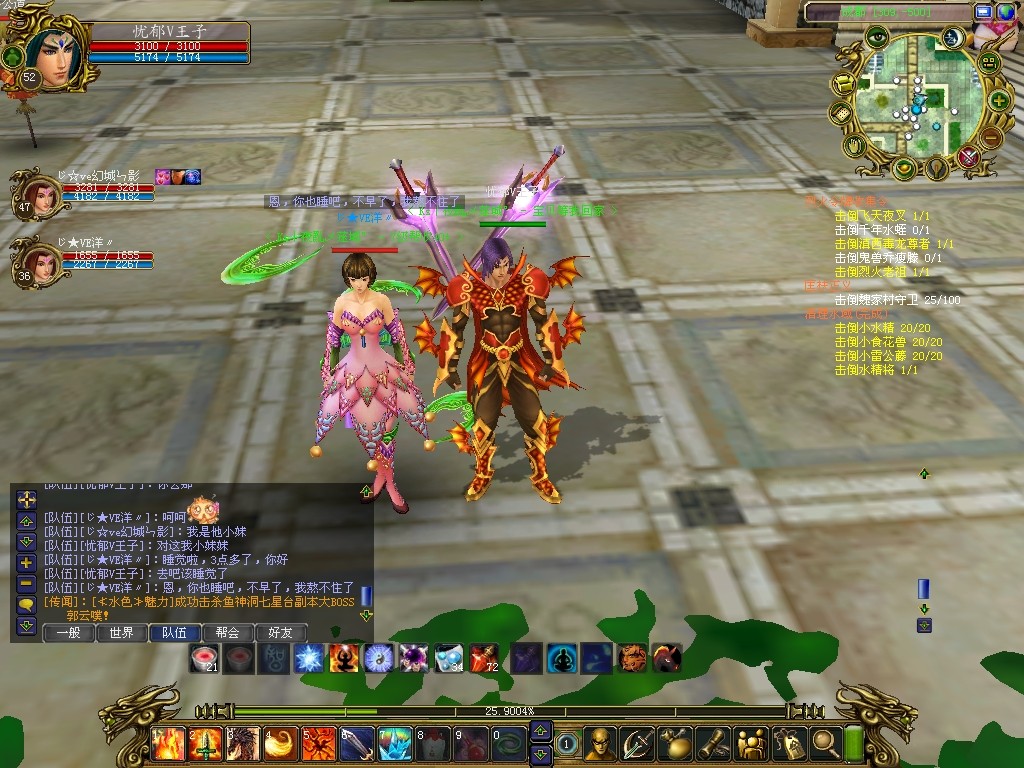Show the 好友 chat tab
The width and height of the screenshot is (1024, 768).
point(281,632)
